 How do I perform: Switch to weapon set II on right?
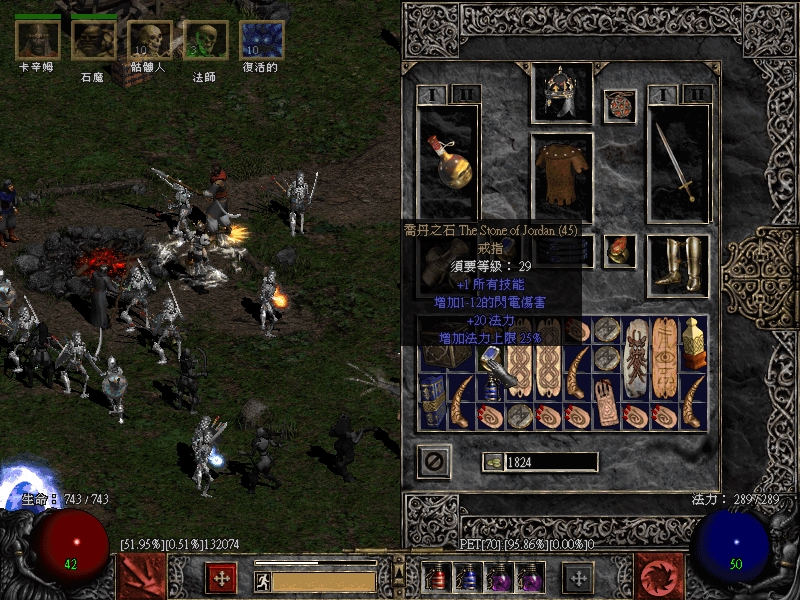tap(696, 94)
